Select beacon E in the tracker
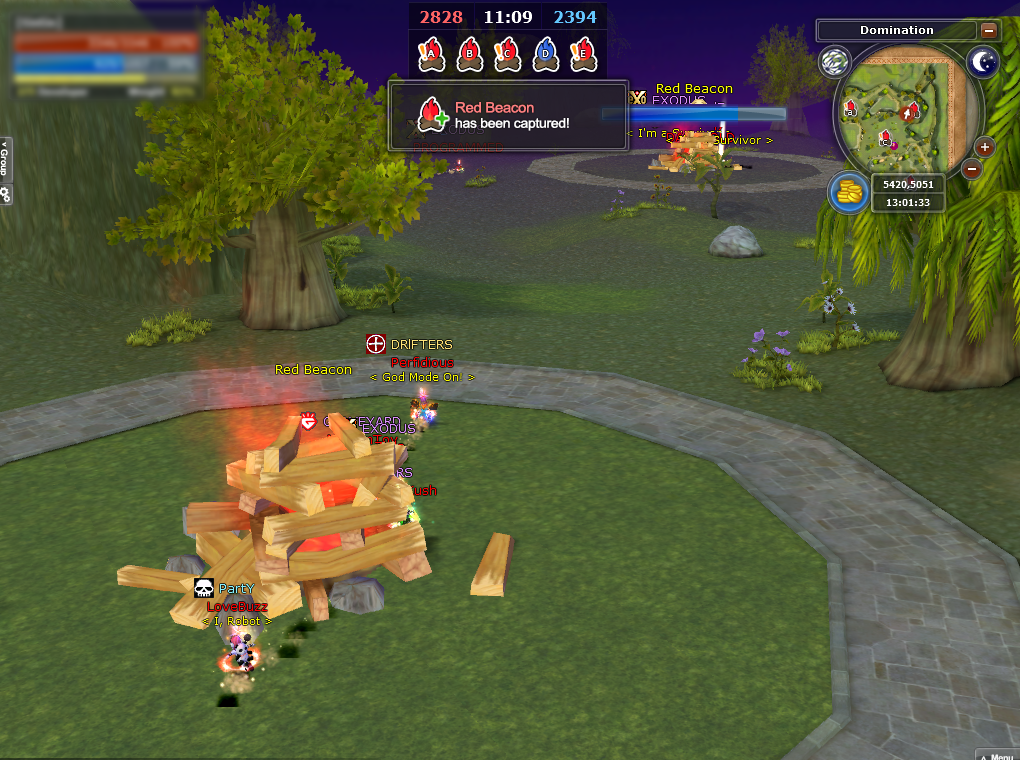Screen dimensions: 1020x760 click(x=583, y=54)
